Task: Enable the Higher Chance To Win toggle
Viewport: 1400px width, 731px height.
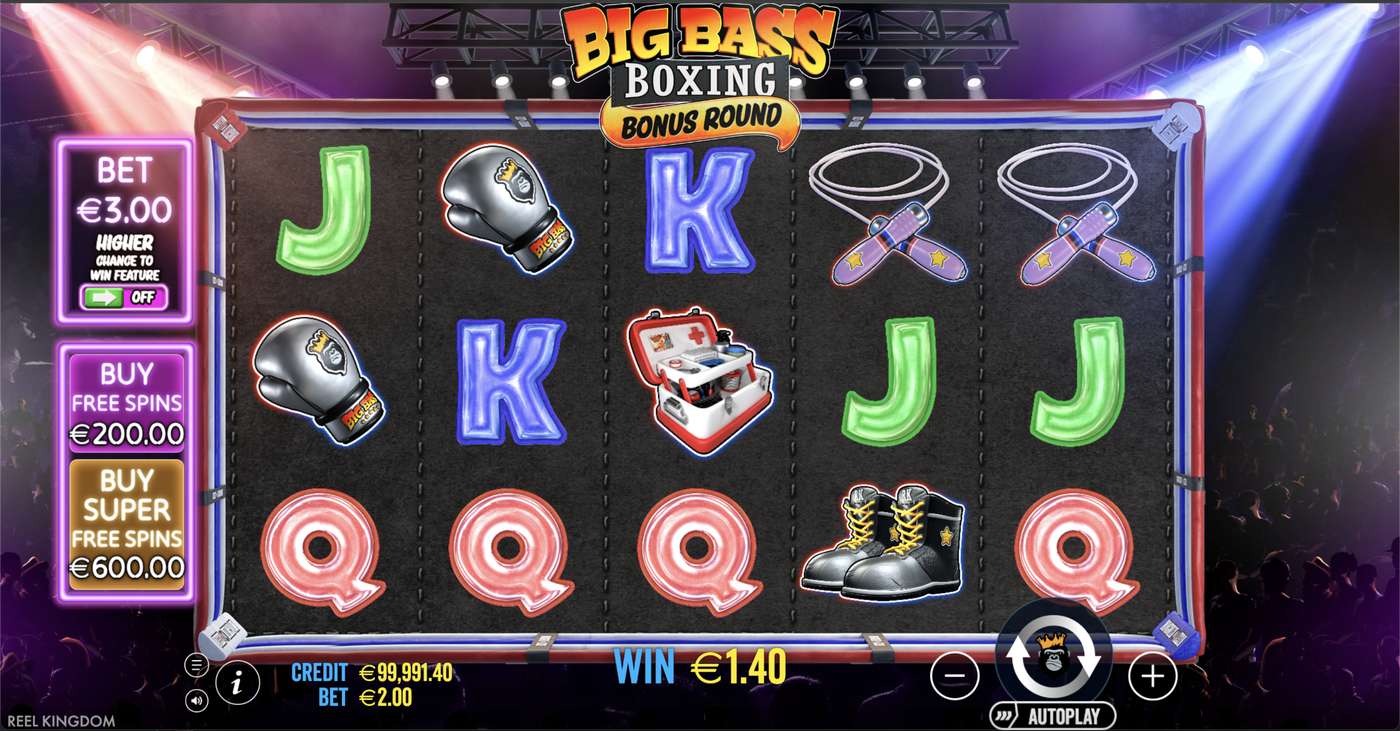Action: click(124, 297)
